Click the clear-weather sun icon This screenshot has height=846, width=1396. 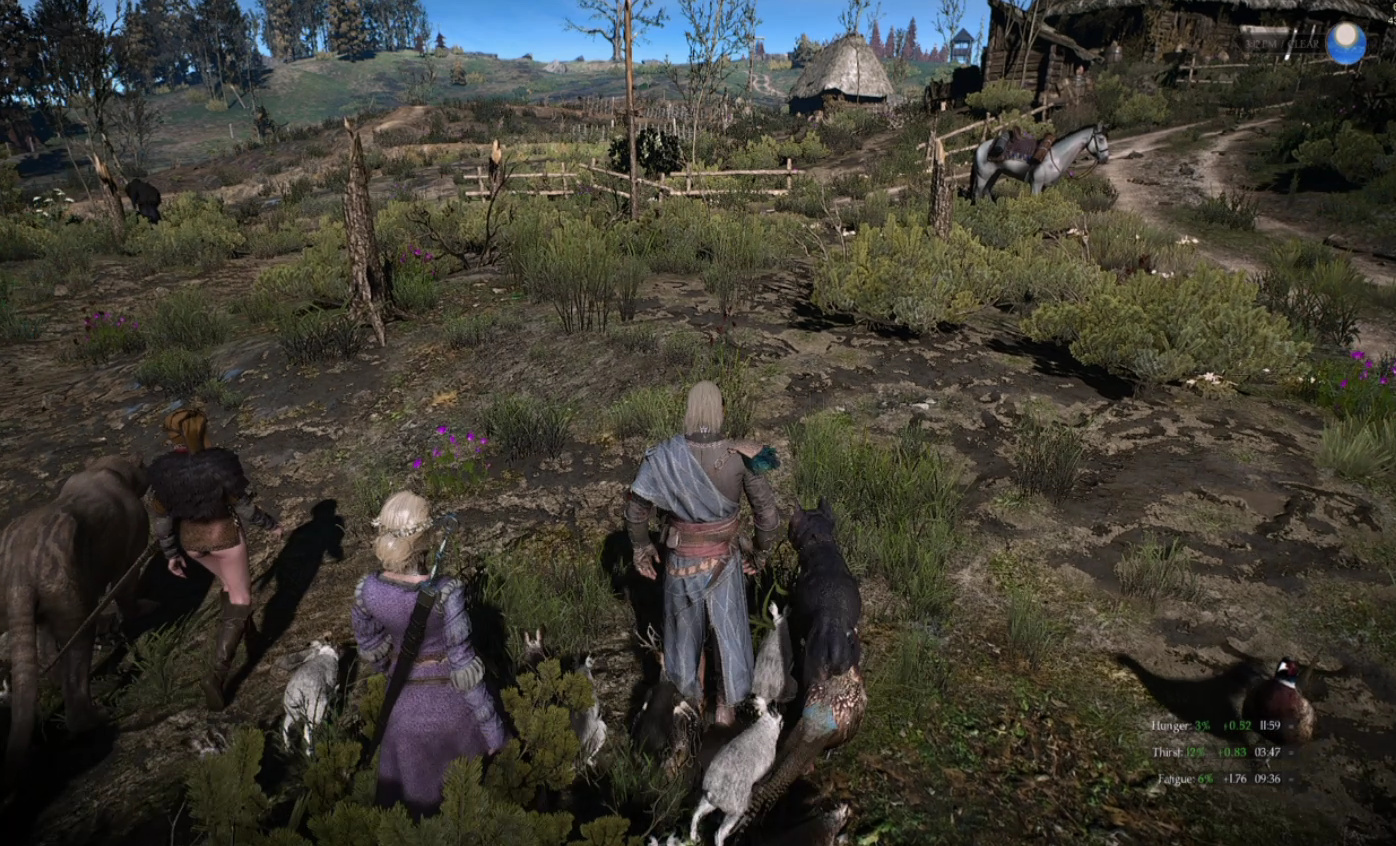point(1345,43)
